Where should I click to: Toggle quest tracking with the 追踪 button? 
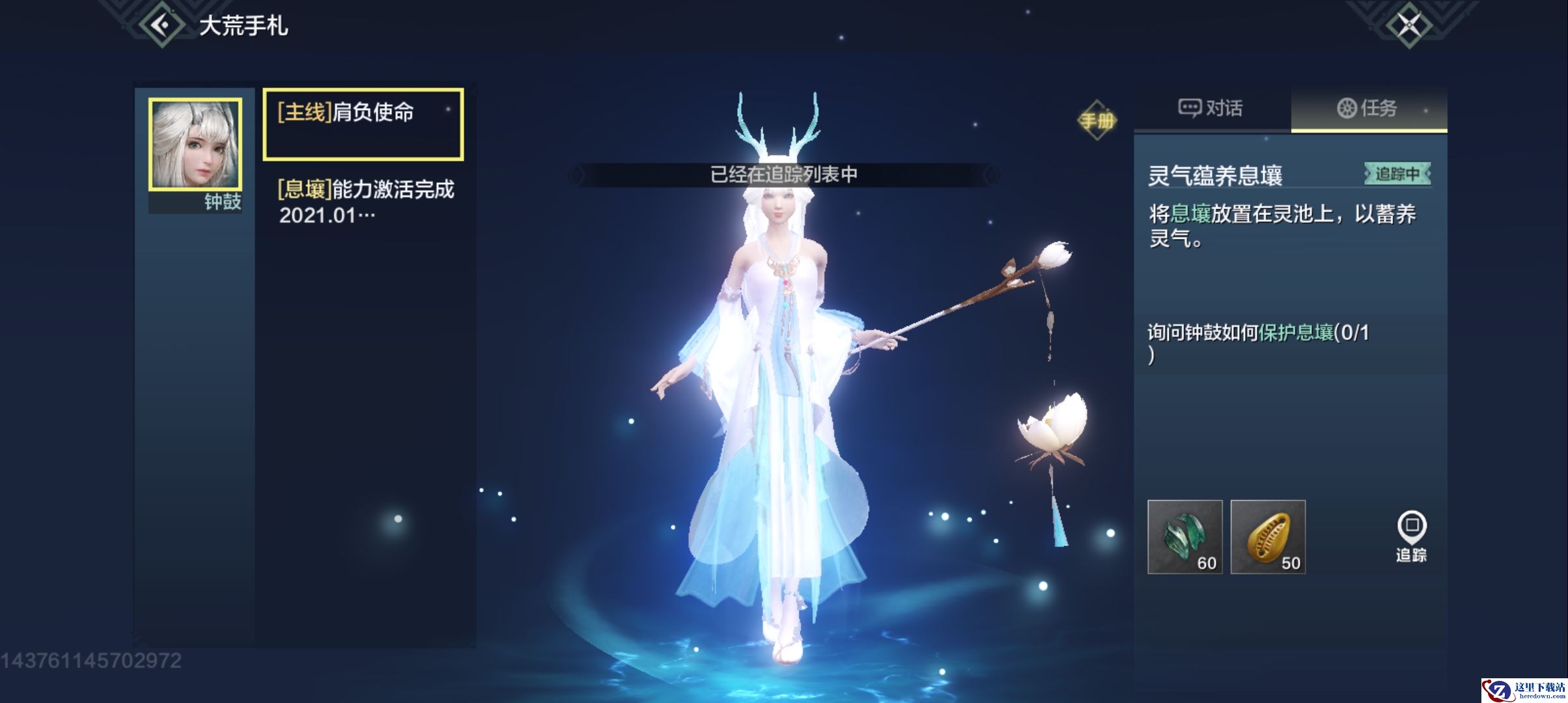pyautogui.click(x=1411, y=536)
